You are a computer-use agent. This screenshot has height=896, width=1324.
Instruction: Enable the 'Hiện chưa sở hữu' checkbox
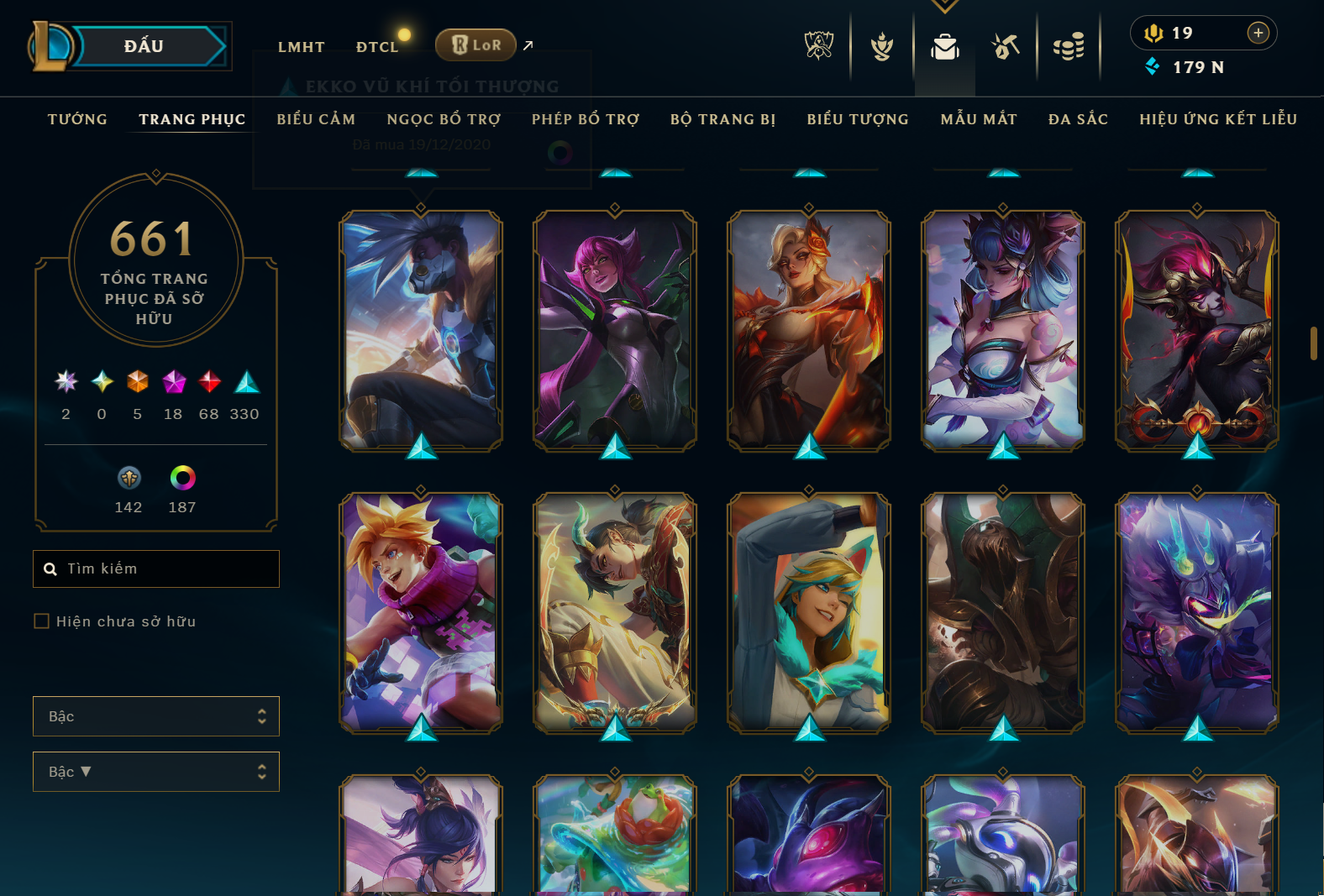(x=41, y=621)
